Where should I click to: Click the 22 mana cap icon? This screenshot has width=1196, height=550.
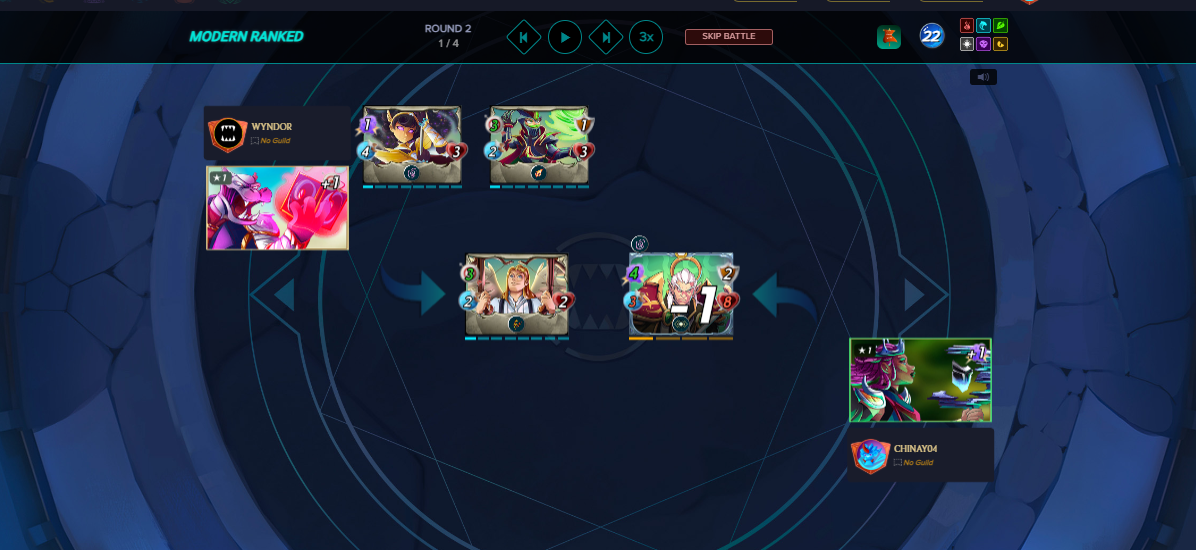pos(932,37)
